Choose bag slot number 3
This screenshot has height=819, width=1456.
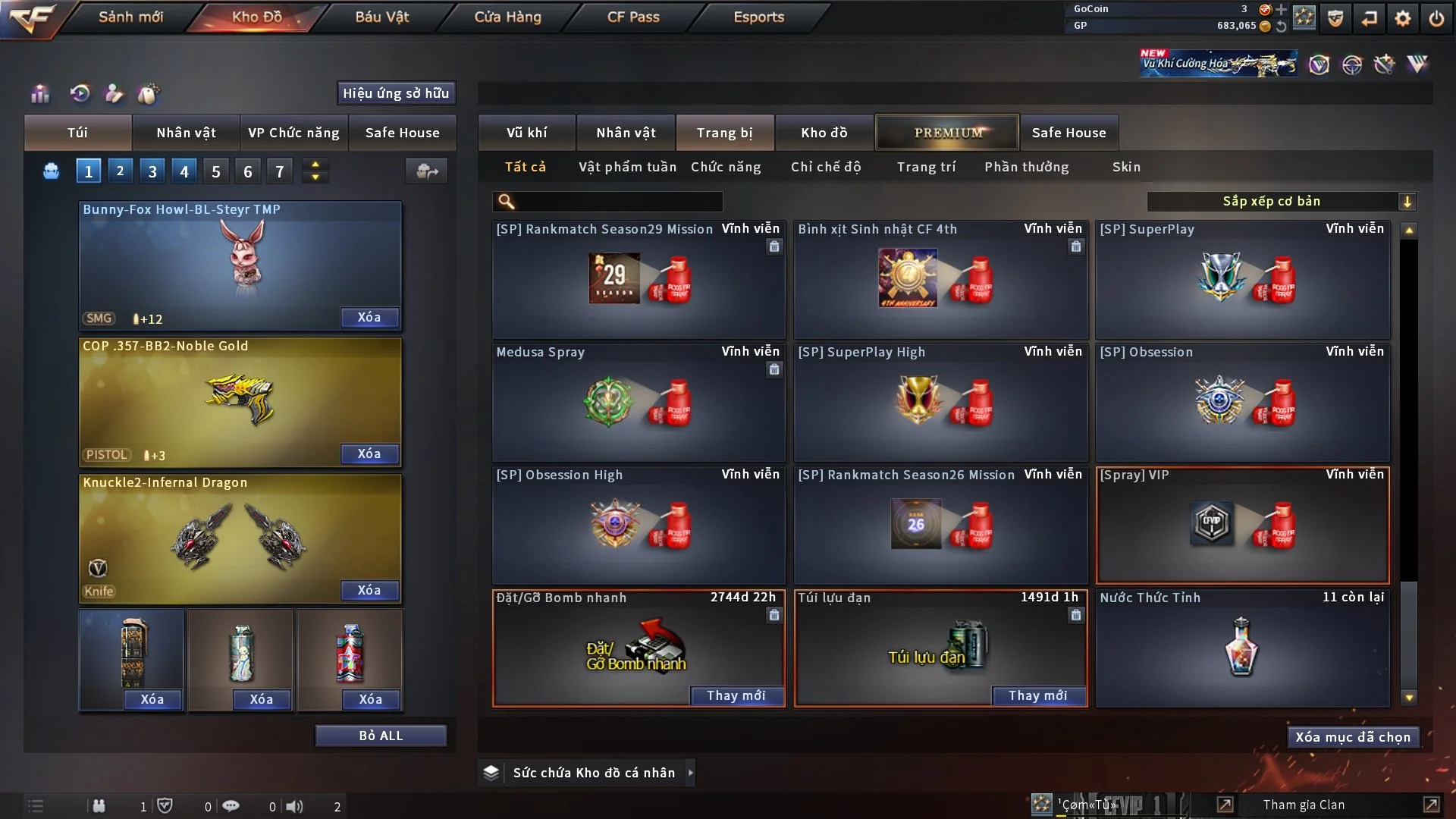pos(152,171)
